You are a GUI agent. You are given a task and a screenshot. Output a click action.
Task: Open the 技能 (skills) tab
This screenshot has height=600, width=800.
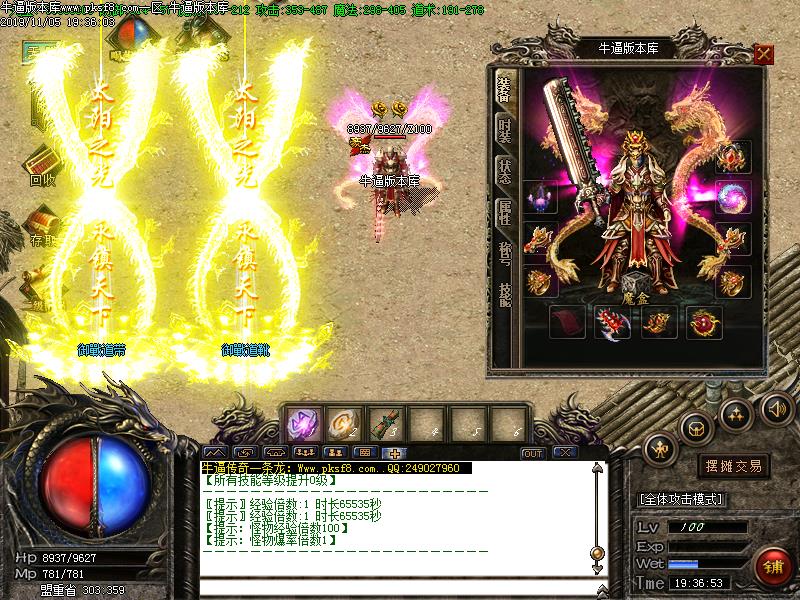pos(504,294)
